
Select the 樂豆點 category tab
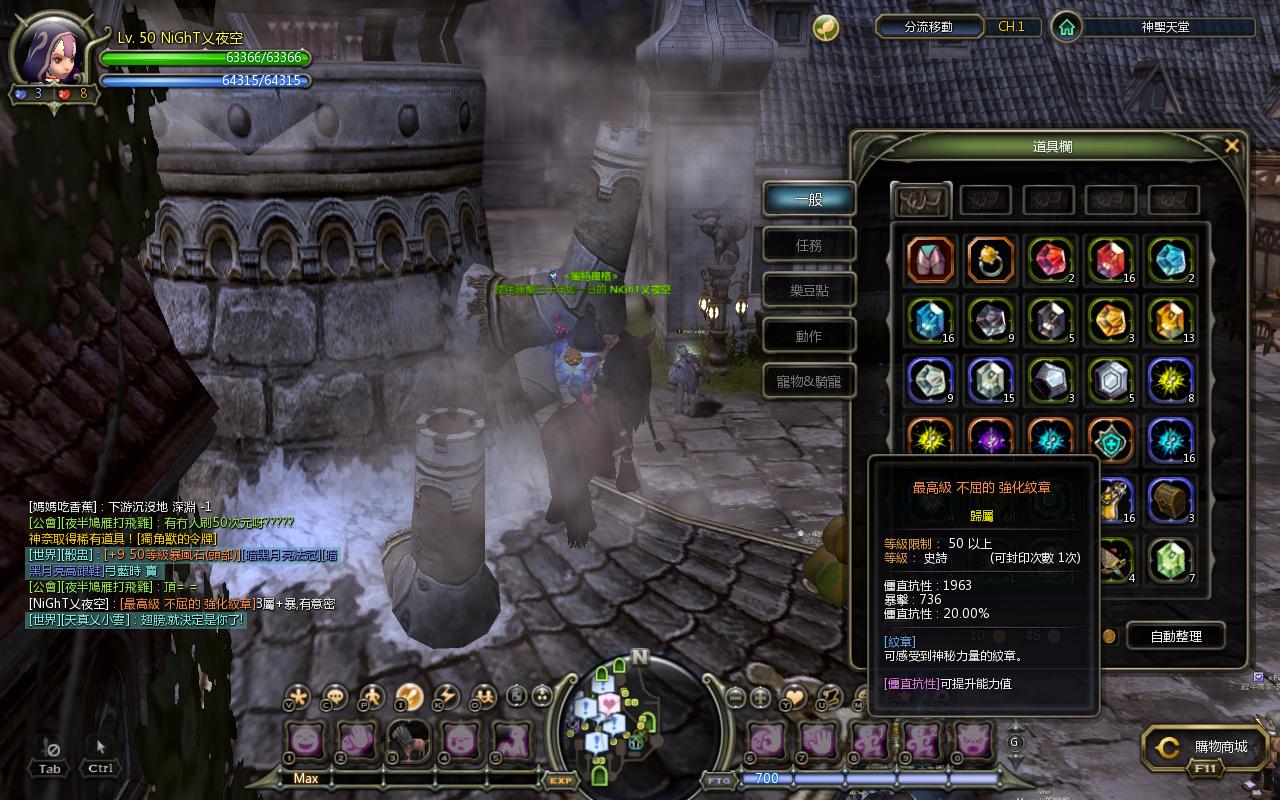pyautogui.click(x=809, y=291)
